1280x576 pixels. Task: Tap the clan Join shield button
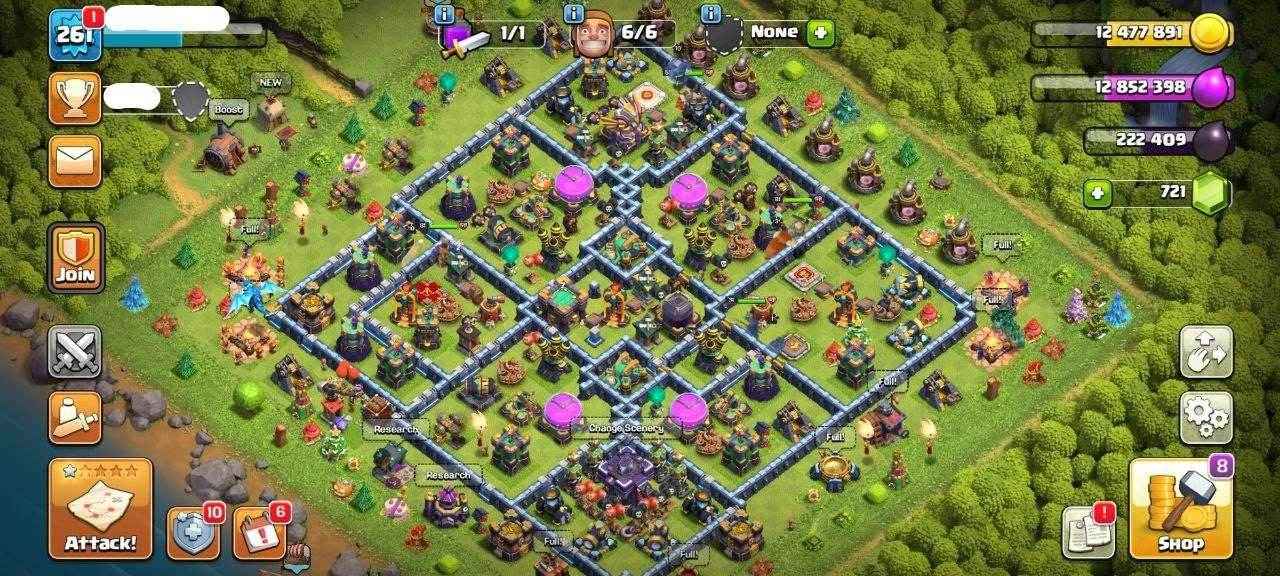tap(75, 257)
